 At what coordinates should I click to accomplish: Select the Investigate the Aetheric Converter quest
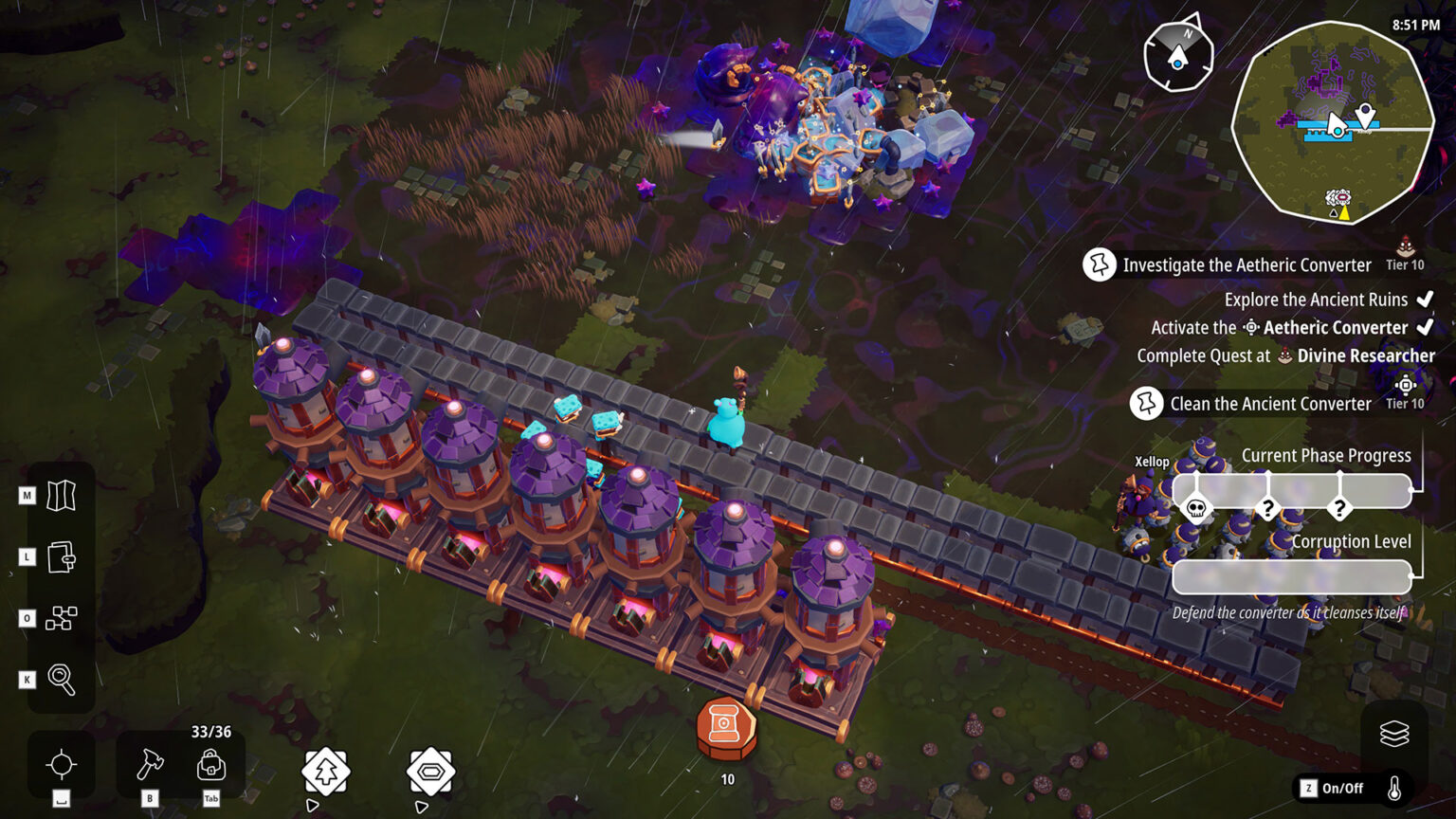[x=1246, y=265]
